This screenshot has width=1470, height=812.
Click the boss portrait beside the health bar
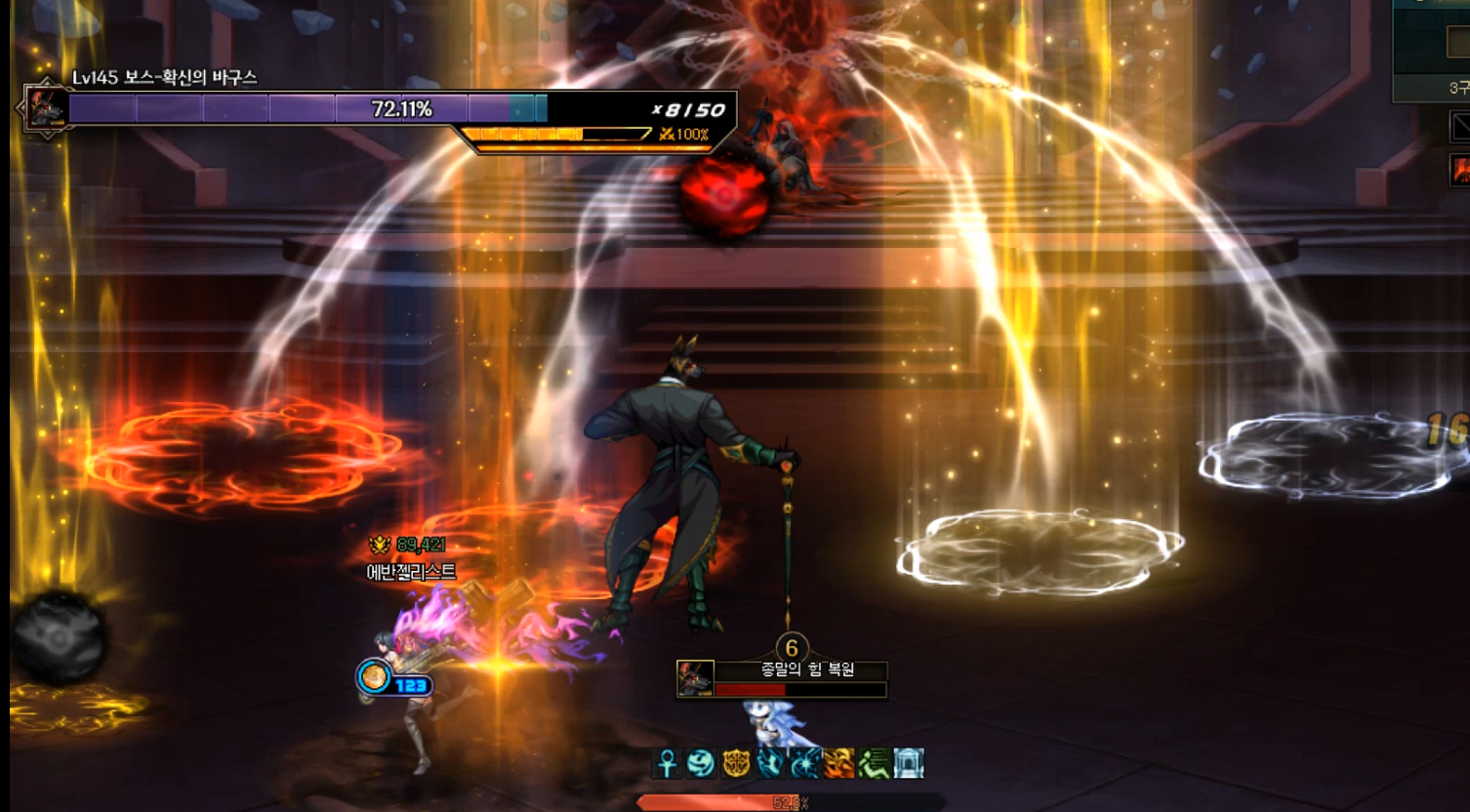point(45,107)
